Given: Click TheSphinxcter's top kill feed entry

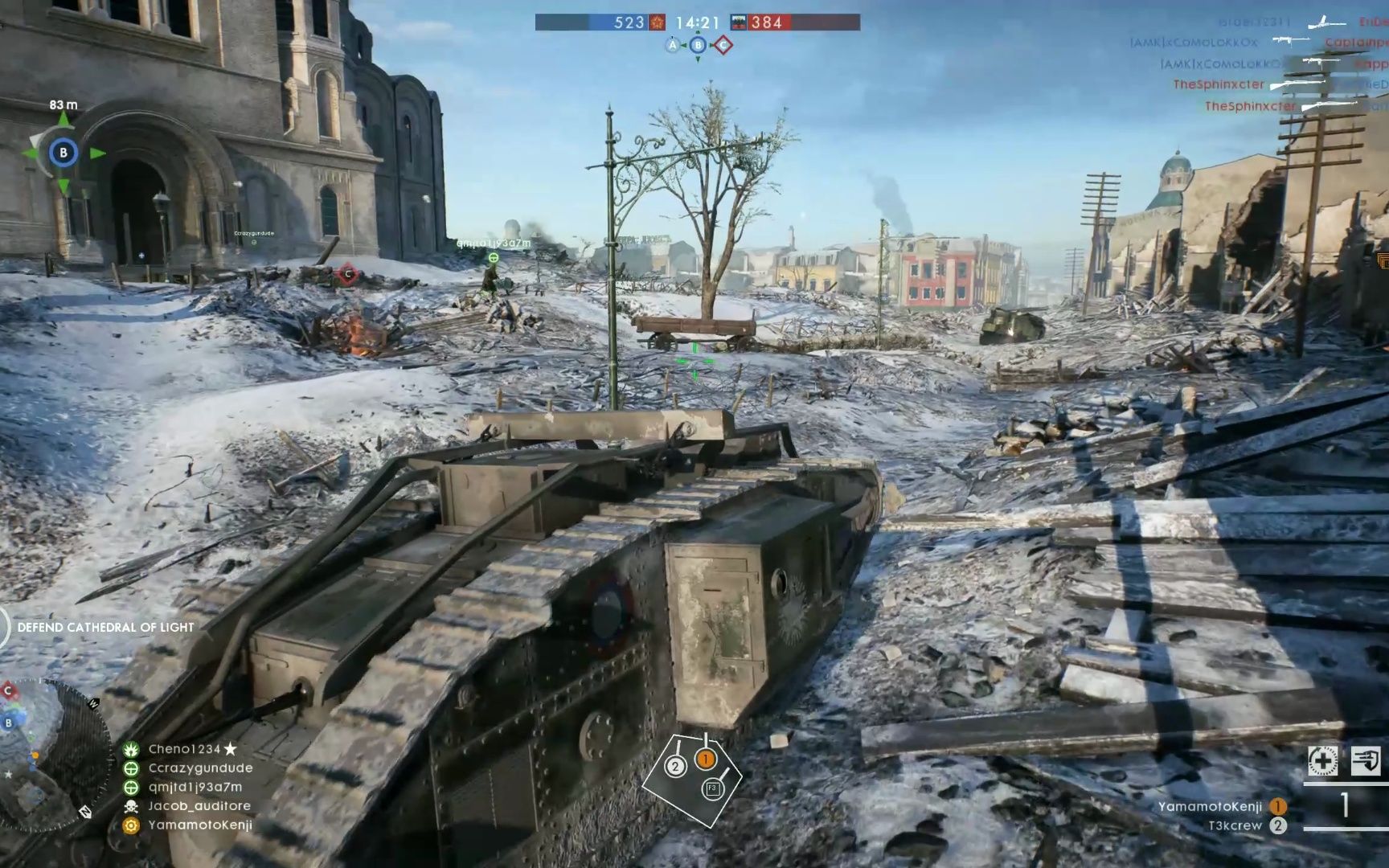Looking at the screenshot, I should 1219,84.
